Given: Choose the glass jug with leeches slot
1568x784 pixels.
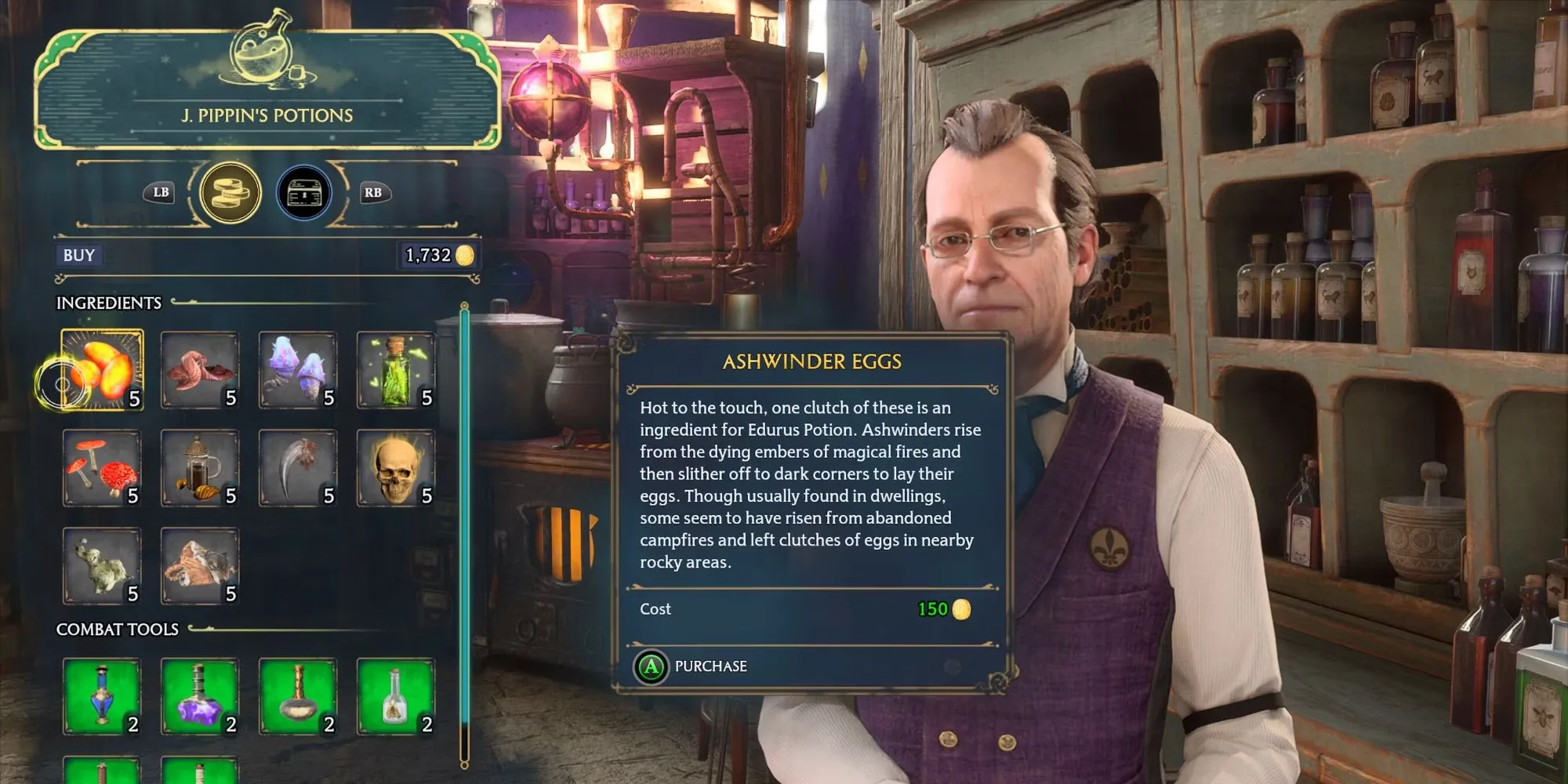Looking at the screenshot, I should [200, 468].
